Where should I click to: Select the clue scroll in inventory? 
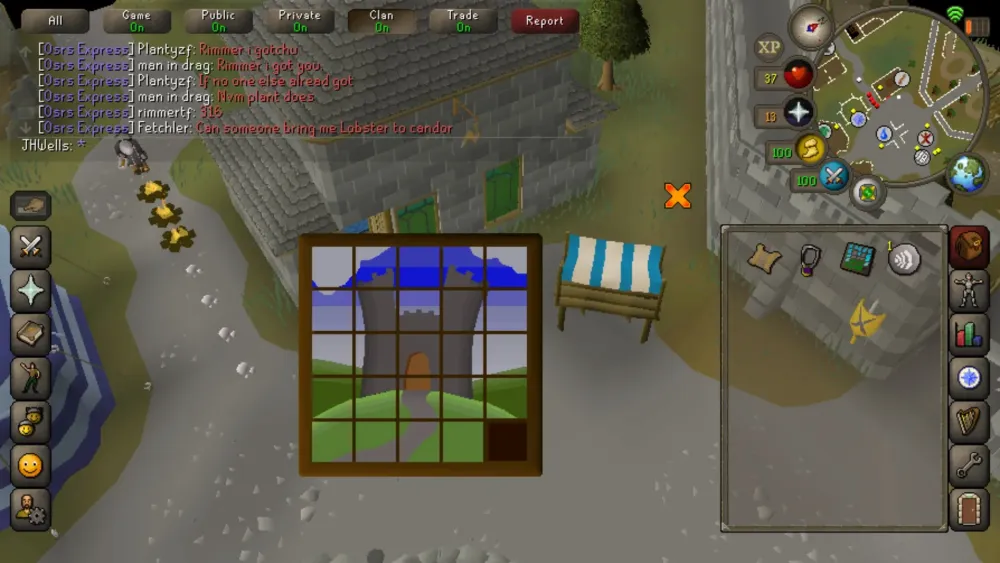pyautogui.click(x=765, y=258)
